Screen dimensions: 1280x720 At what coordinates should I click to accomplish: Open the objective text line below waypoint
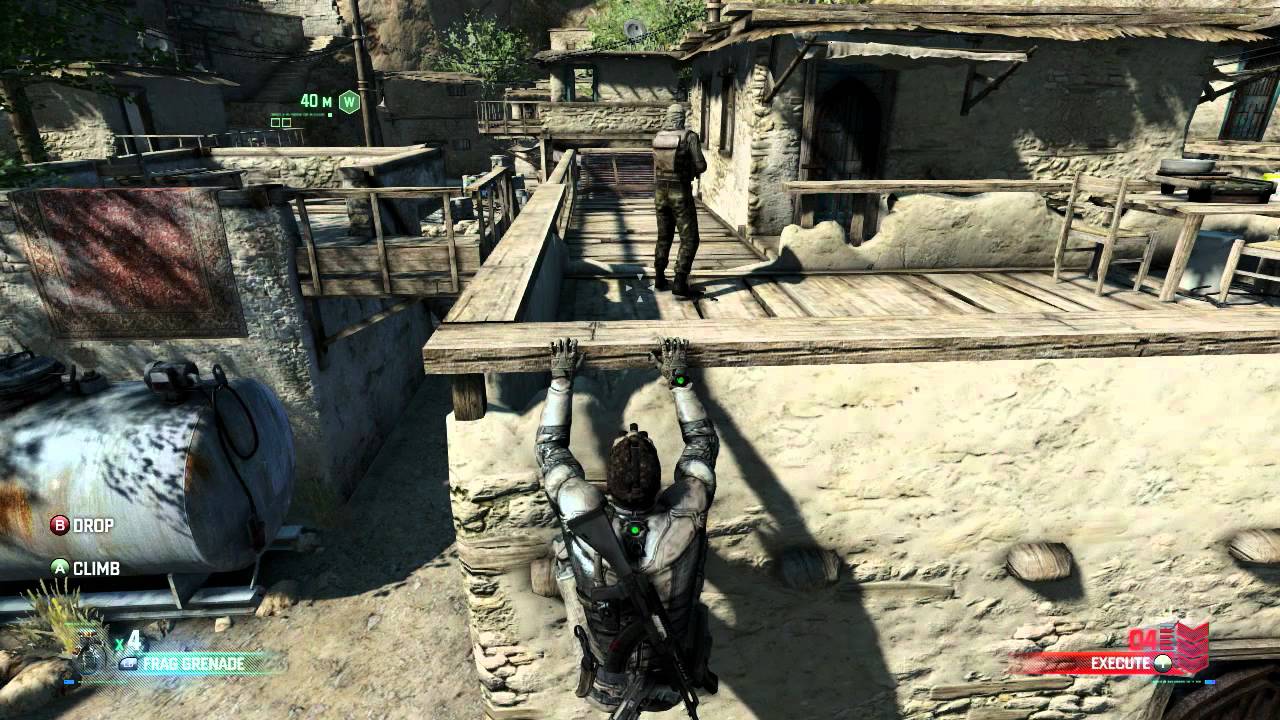[x=297, y=114]
